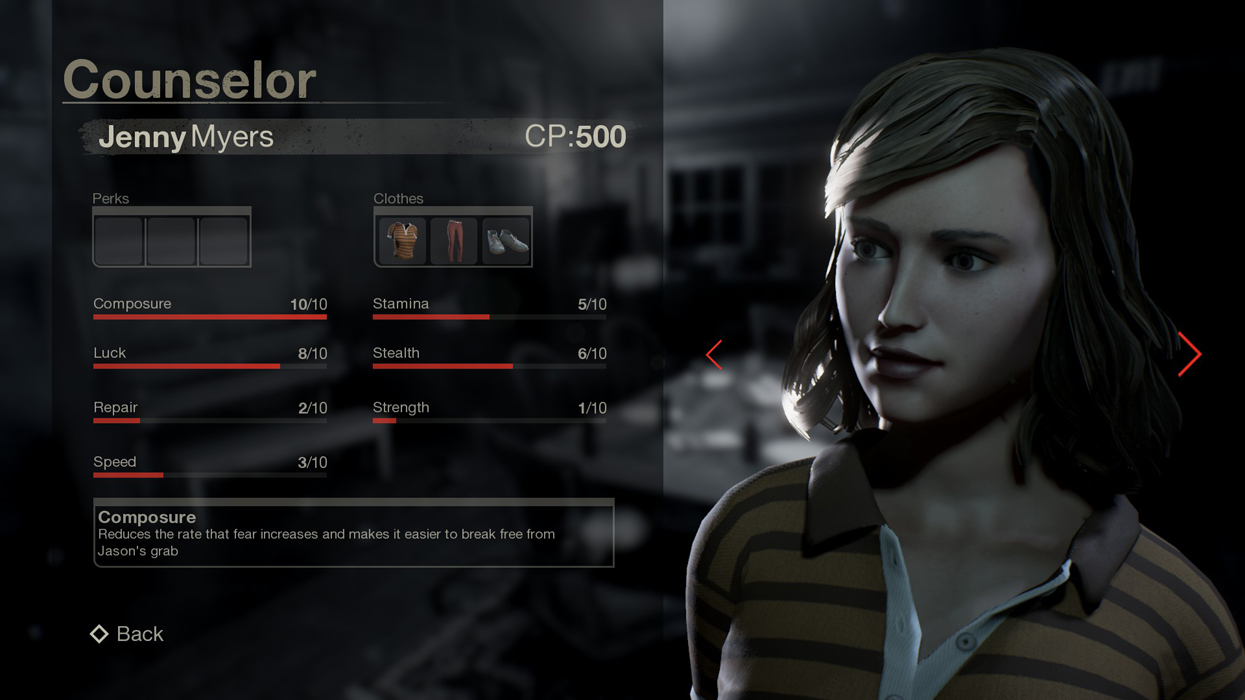Show the previous counselor with left arrow
This screenshot has width=1245, height=700.
pyautogui.click(x=714, y=354)
